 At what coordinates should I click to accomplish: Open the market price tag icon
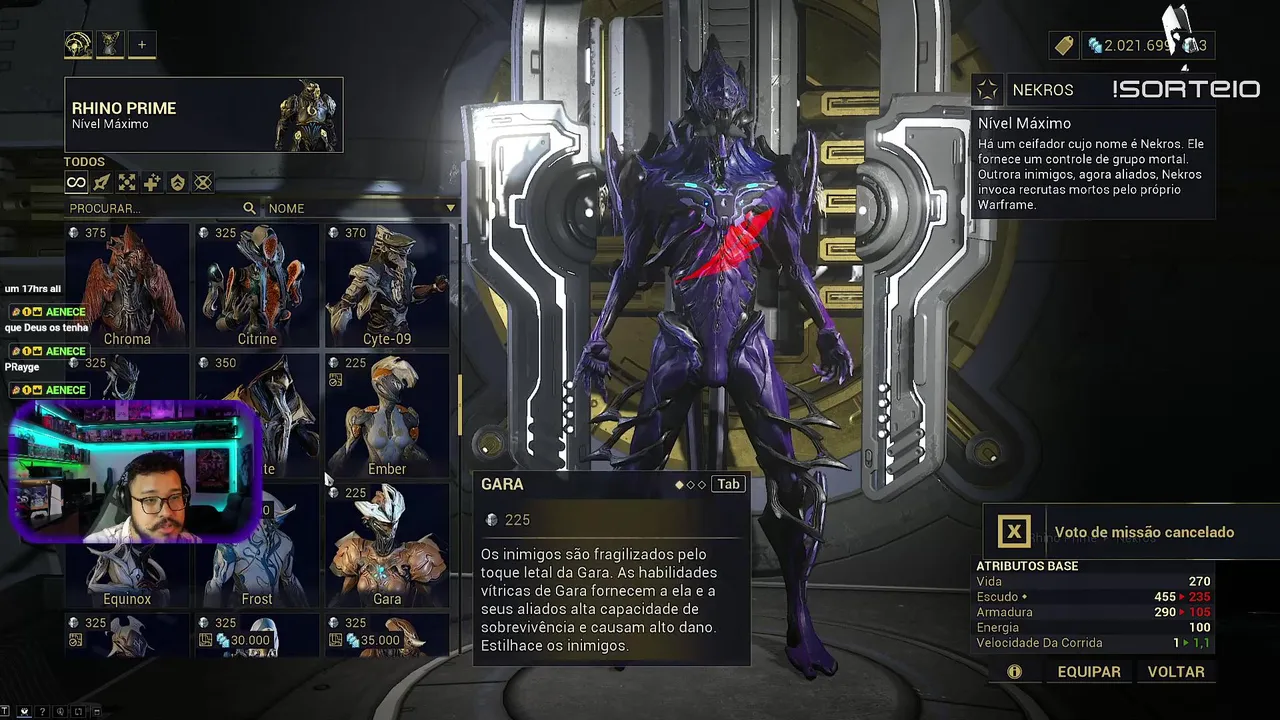[1063, 45]
